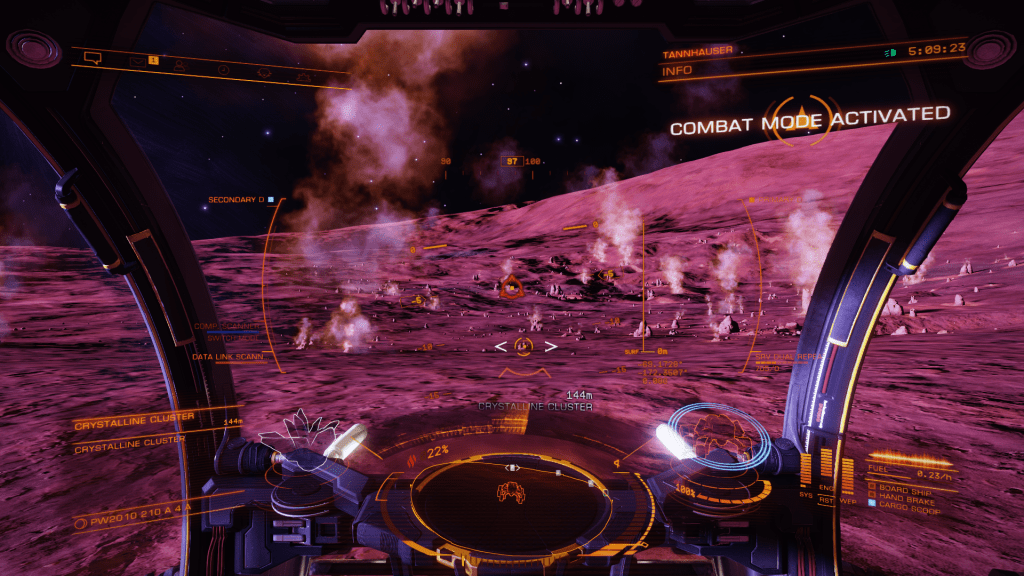1024x576 pixels.
Task: Click the SRV shield hologram display
Action: 719,432
